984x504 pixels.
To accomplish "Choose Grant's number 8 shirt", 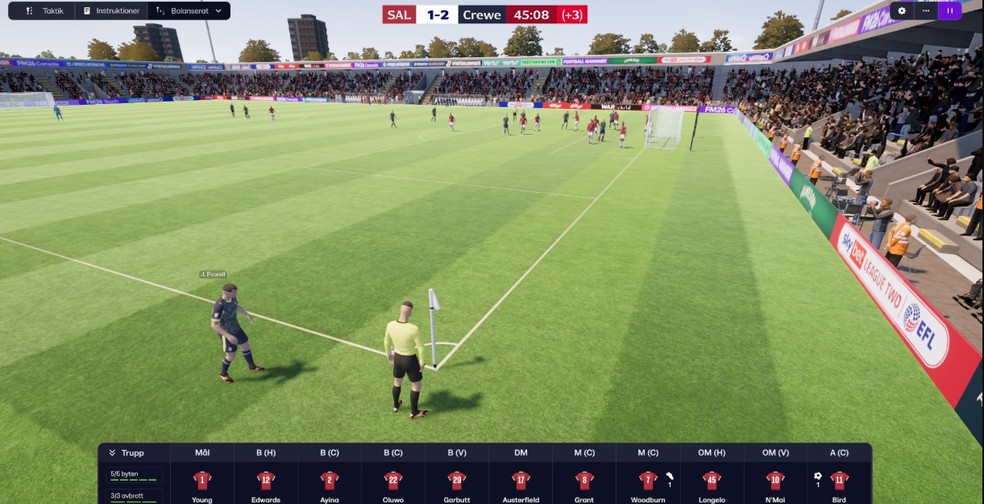I will (584, 480).
